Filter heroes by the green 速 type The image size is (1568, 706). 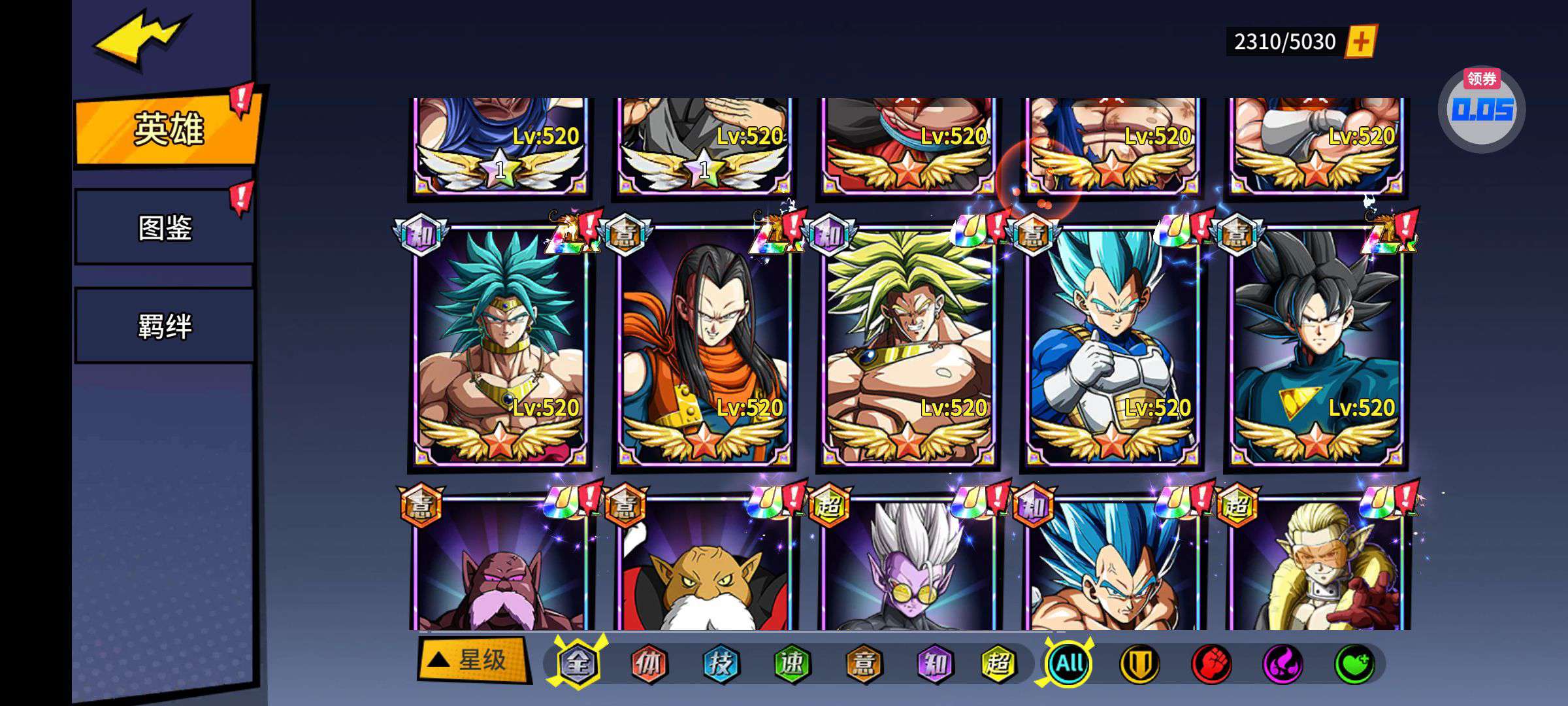tap(792, 664)
